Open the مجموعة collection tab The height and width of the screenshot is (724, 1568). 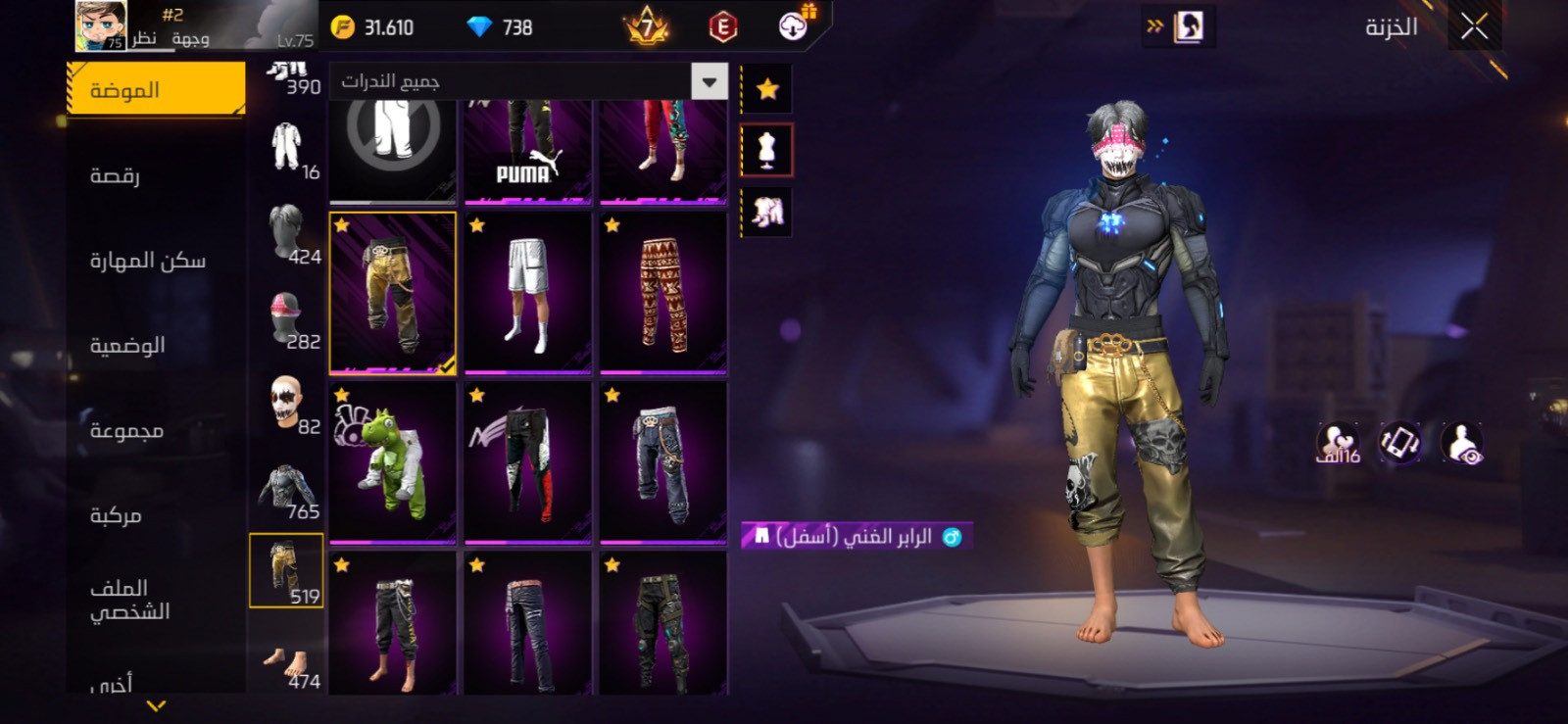[x=127, y=430]
